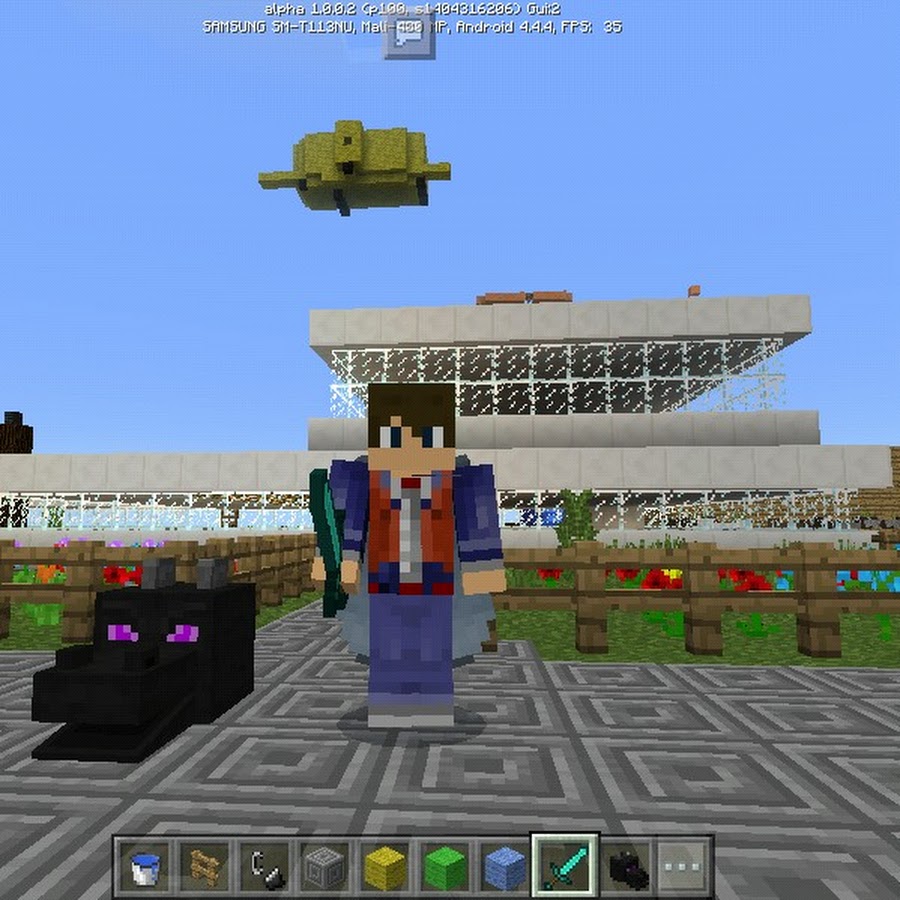Open inventory with the three-dots button
The height and width of the screenshot is (900, 900).
tap(685, 865)
